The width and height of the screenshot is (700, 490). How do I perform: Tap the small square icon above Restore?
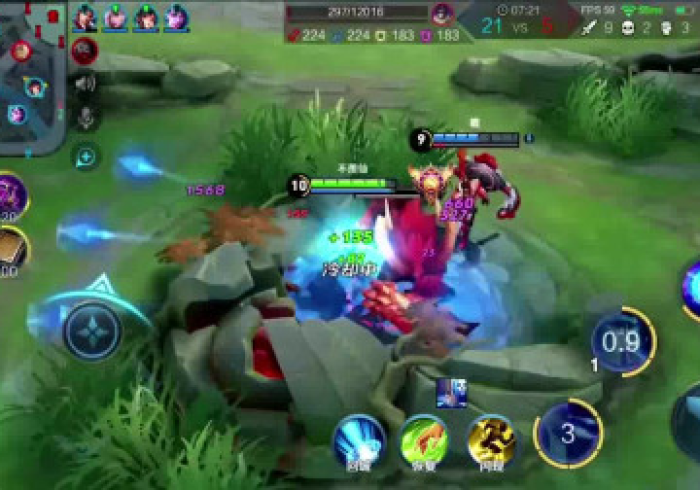coord(449,392)
